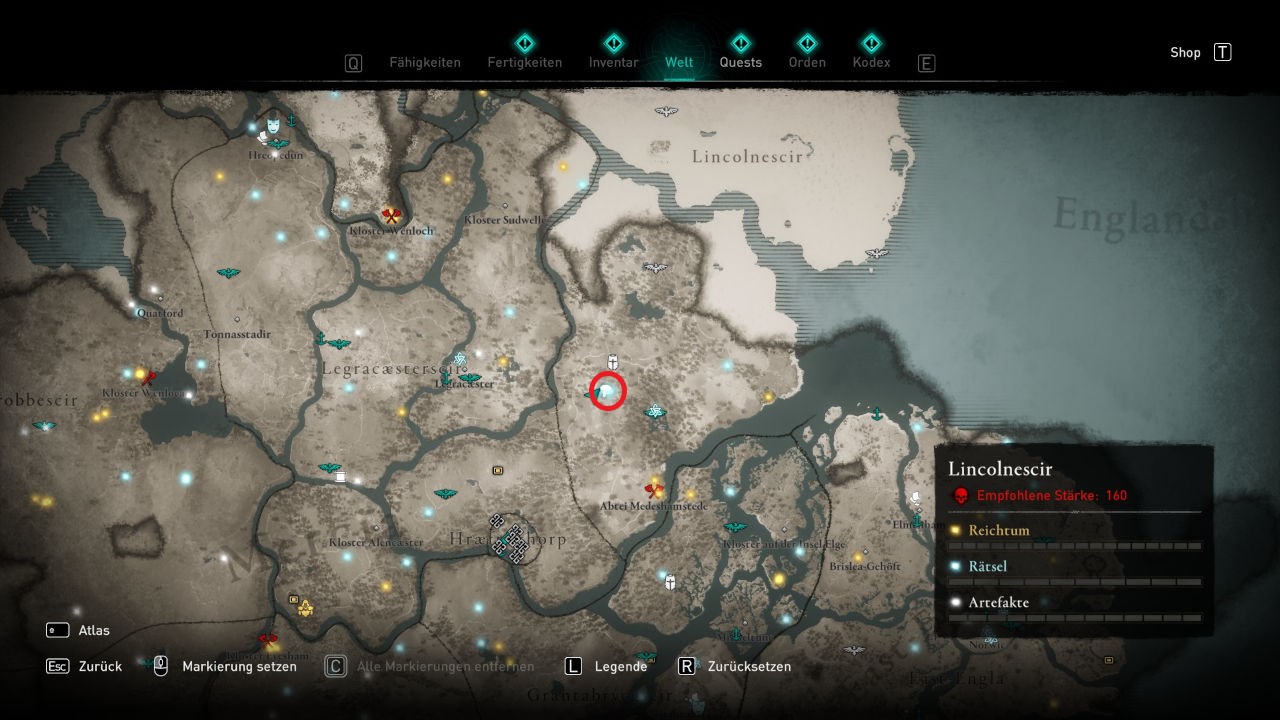Select the Abtei Medeshamstede raid marker
The height and width of the screenshot is (720, 1280).
[655, 490]
